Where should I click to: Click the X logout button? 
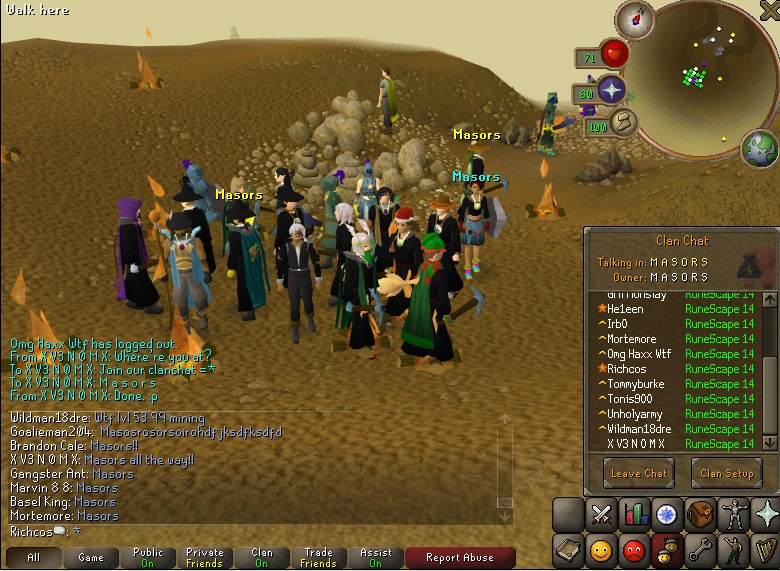pos(771,10)
